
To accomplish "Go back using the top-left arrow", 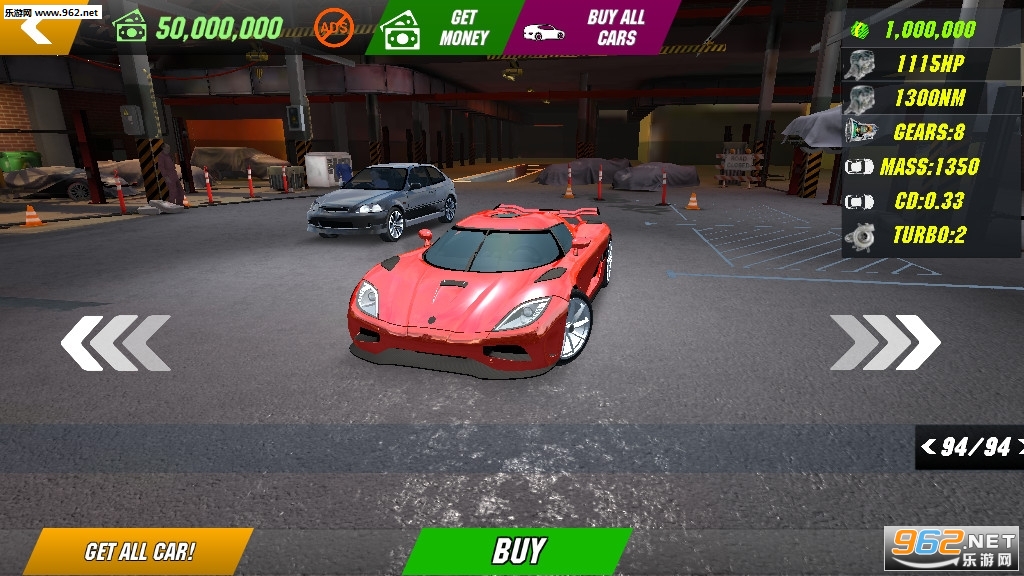I will tap(38, 30).
